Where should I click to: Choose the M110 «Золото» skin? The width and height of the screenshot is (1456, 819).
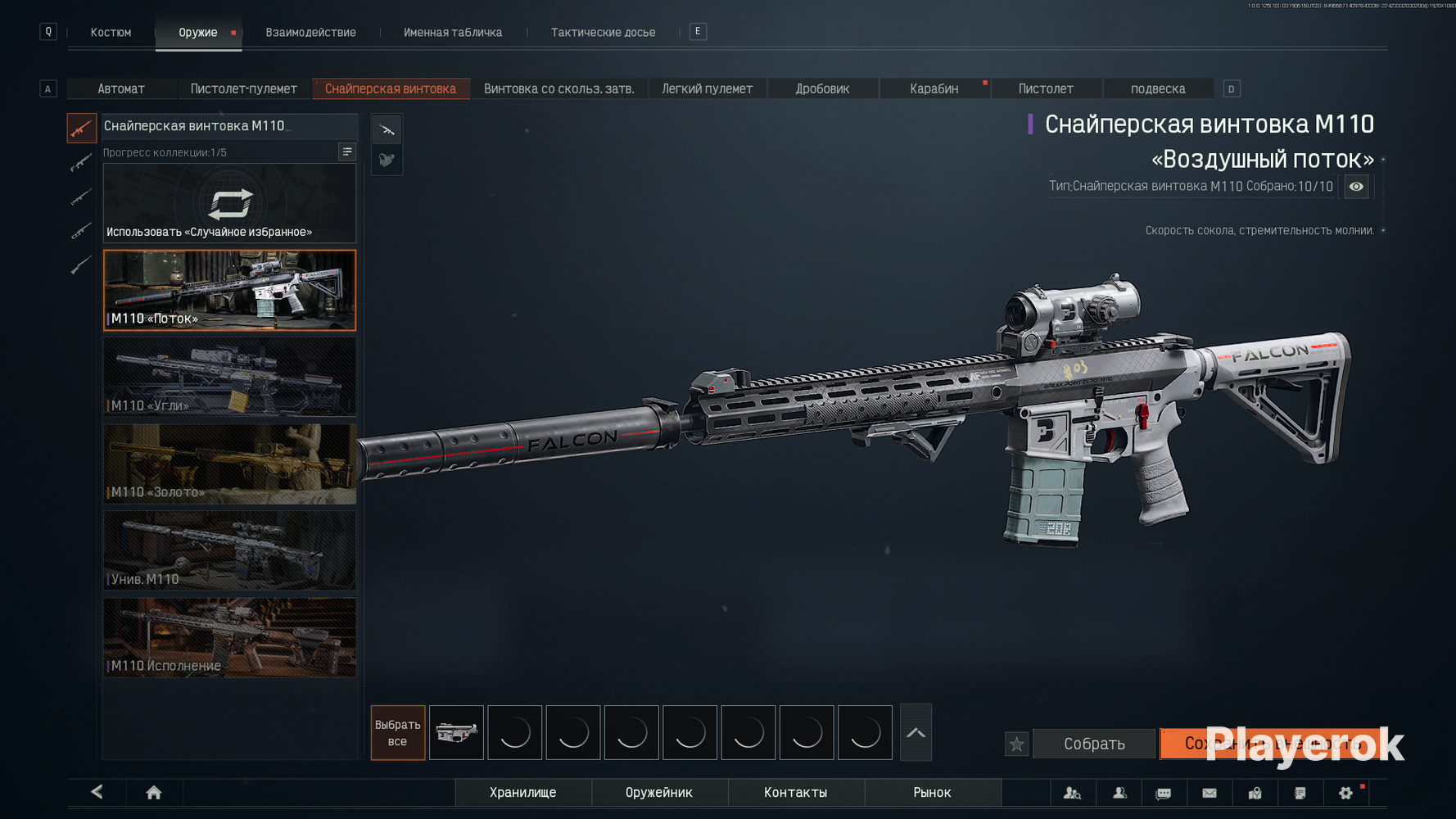[229, 464]
